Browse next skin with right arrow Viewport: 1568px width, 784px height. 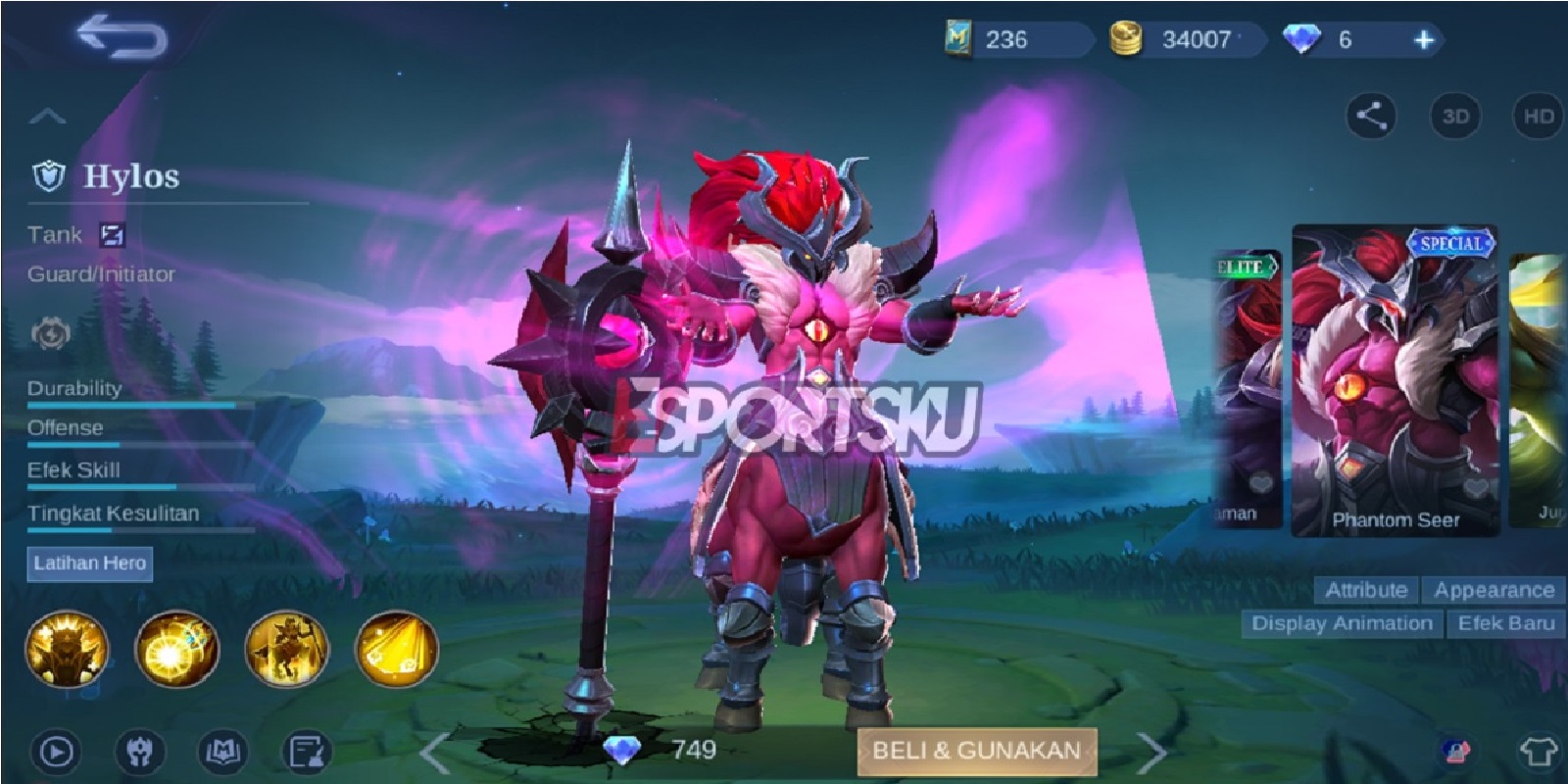pyautogui.click(x=1145, y=752)
